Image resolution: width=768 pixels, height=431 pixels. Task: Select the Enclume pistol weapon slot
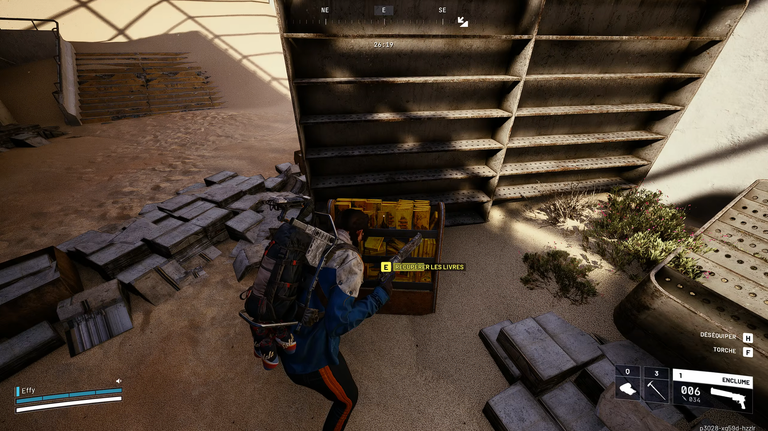(711, 389)
